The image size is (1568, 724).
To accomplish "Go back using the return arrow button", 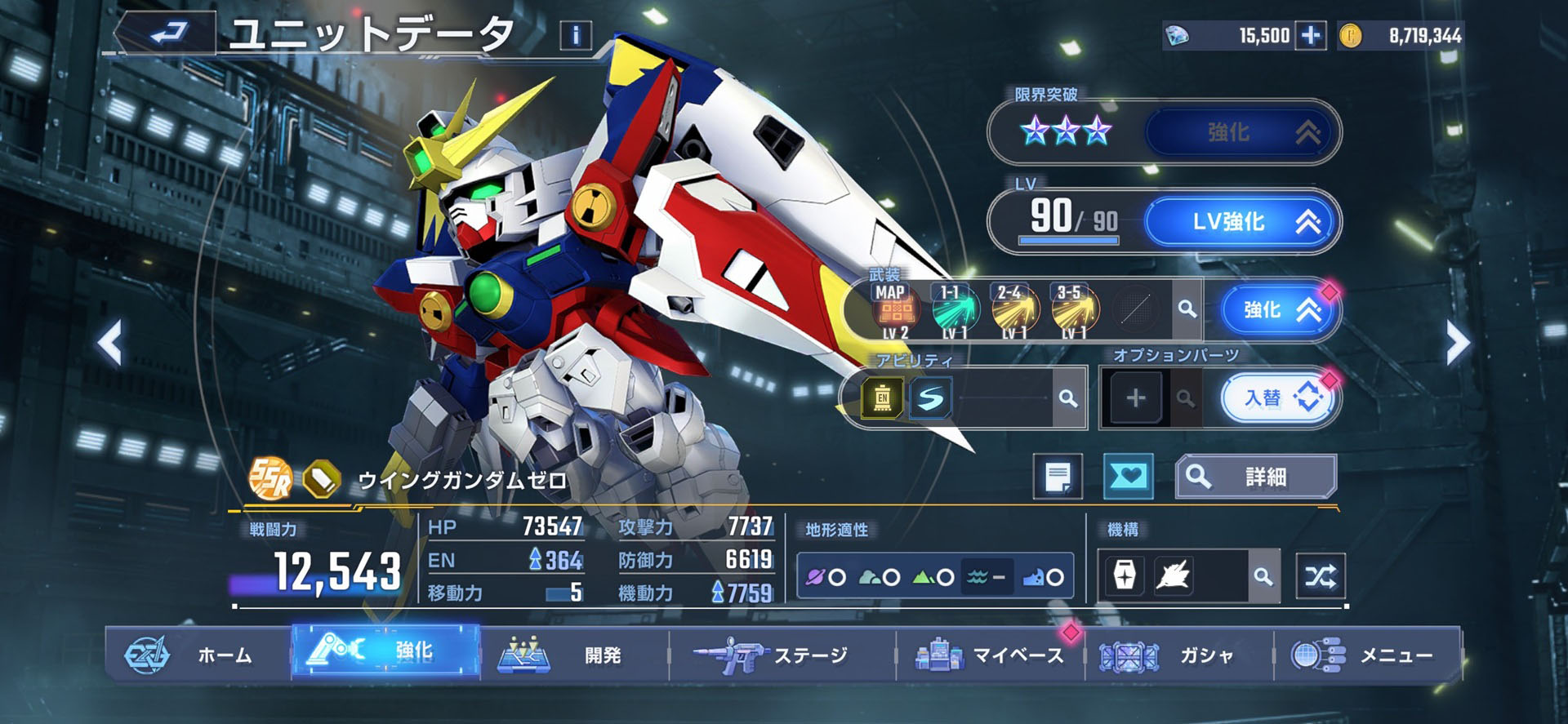I will point(168,33).
